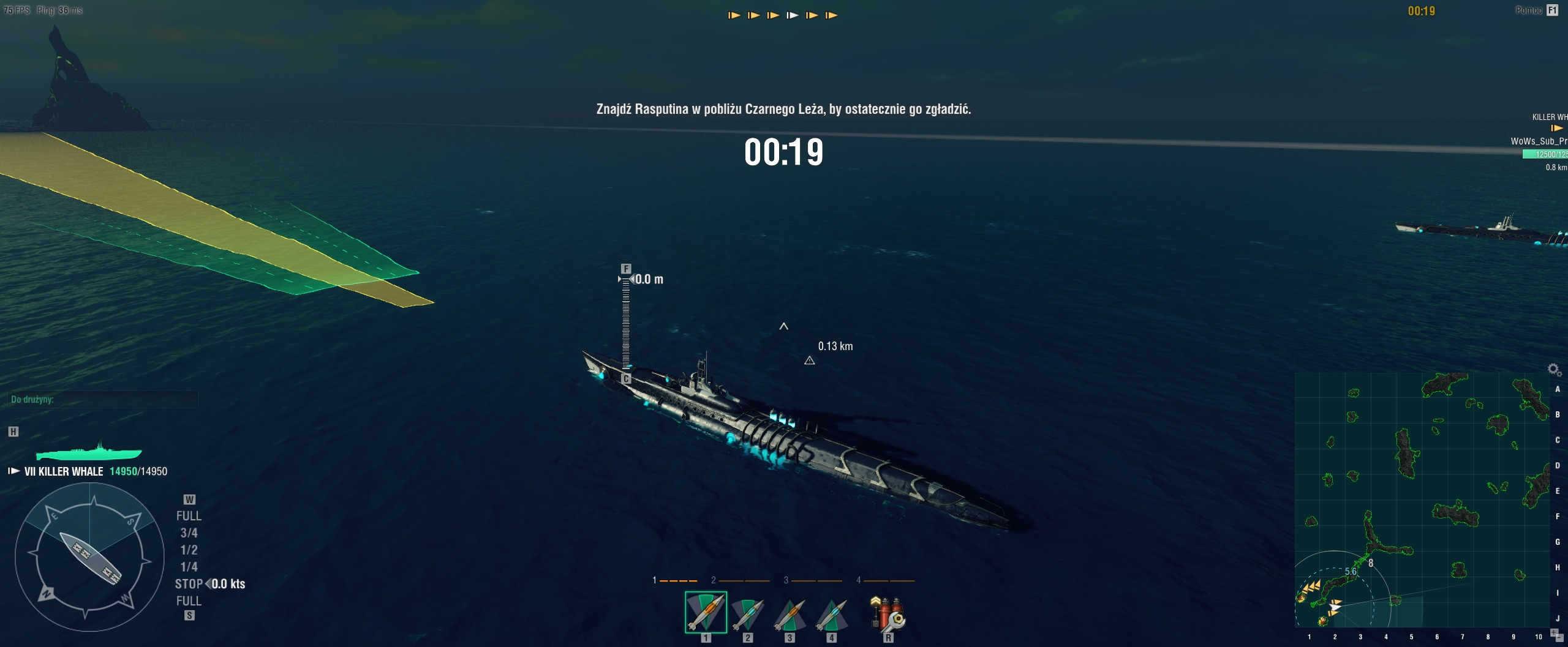Click the ship heading compass dial
This screenshot has height=647, width=1568.
click(90, 557)
